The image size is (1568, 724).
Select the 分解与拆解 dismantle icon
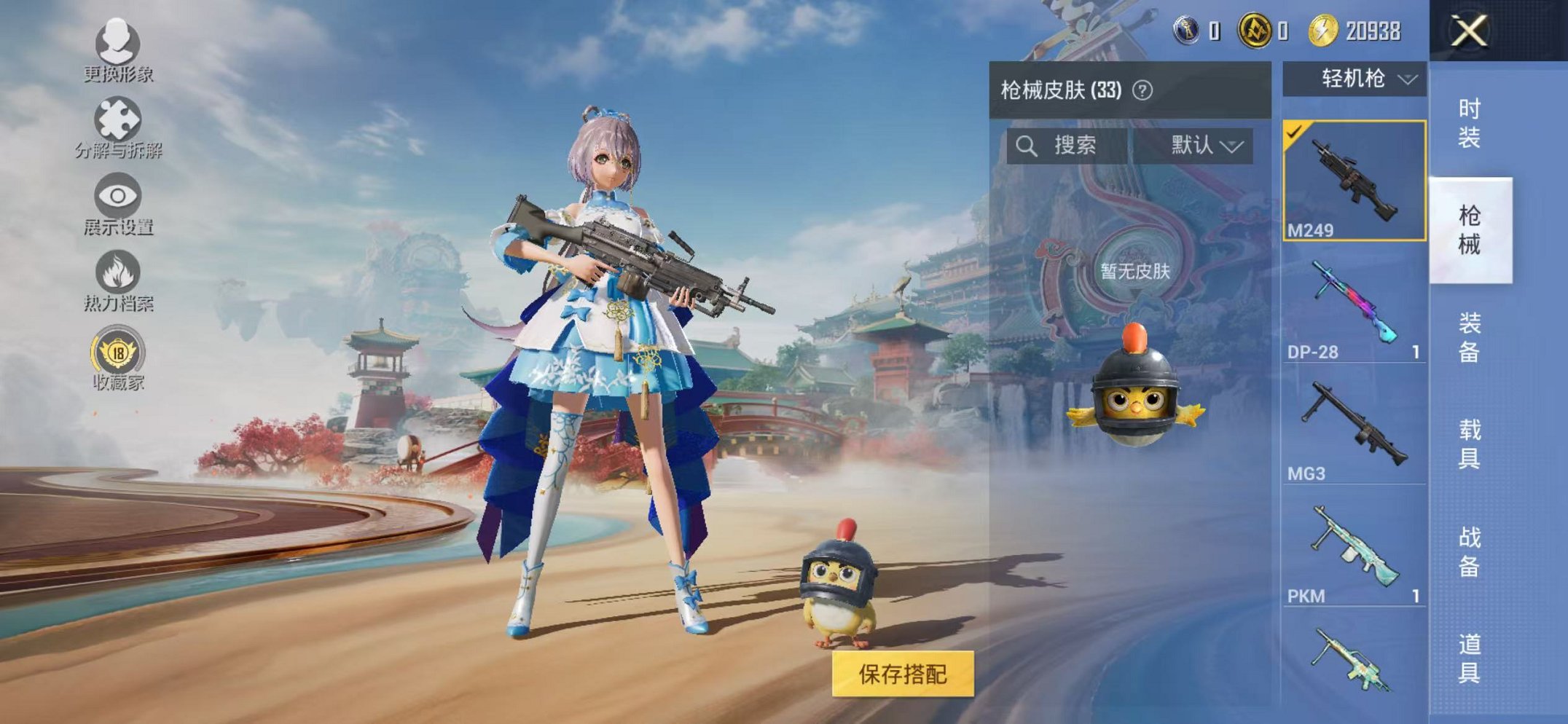(x=119, y=120)
